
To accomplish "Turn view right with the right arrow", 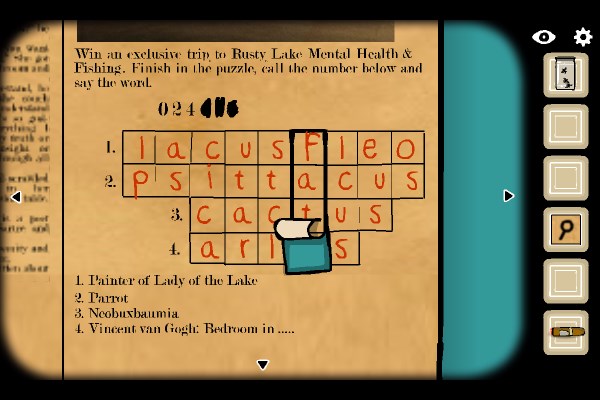I will [508, 196].
